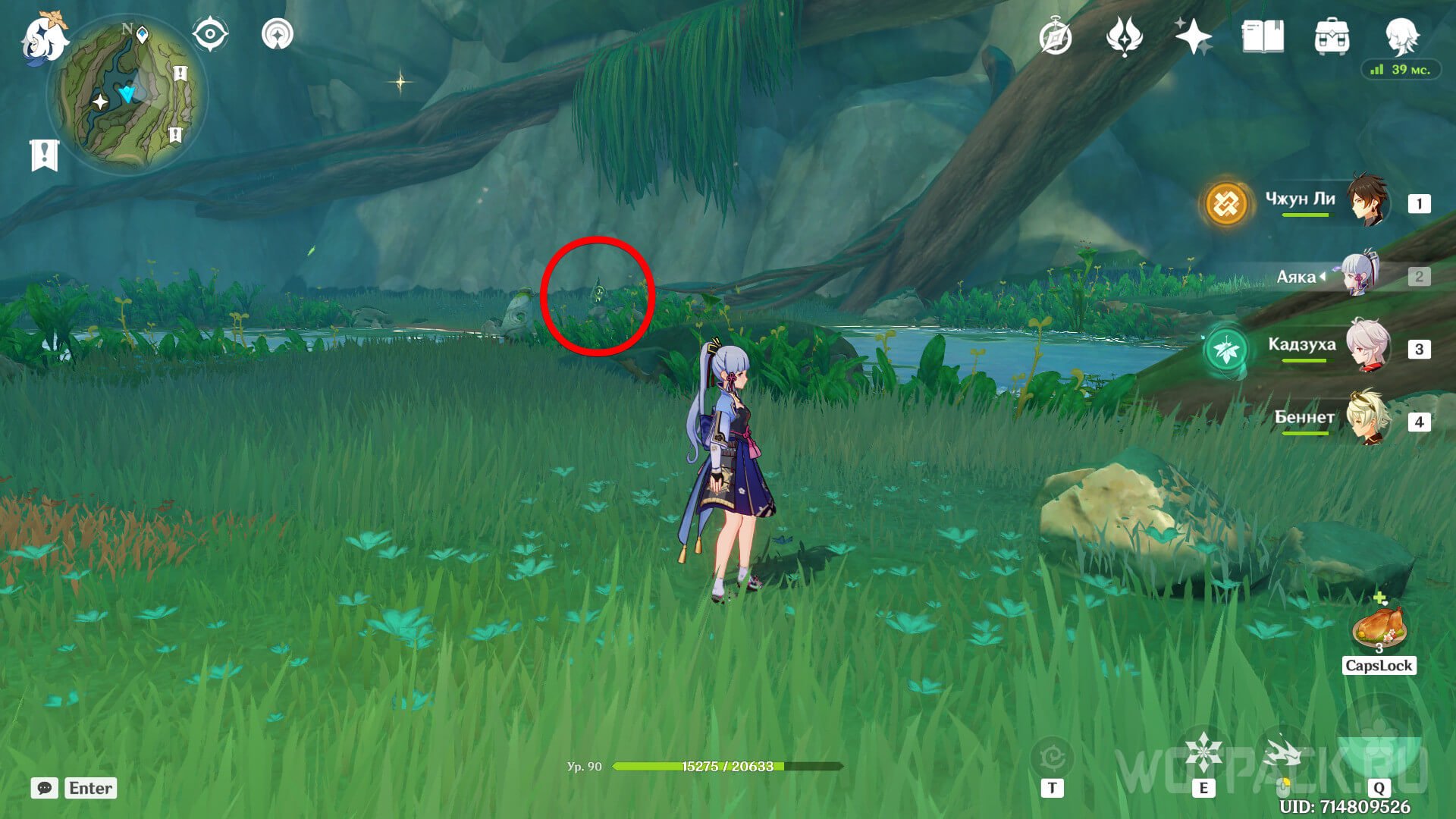Activate Ayaka's snowflake elemental skill

pos(1203,753)
